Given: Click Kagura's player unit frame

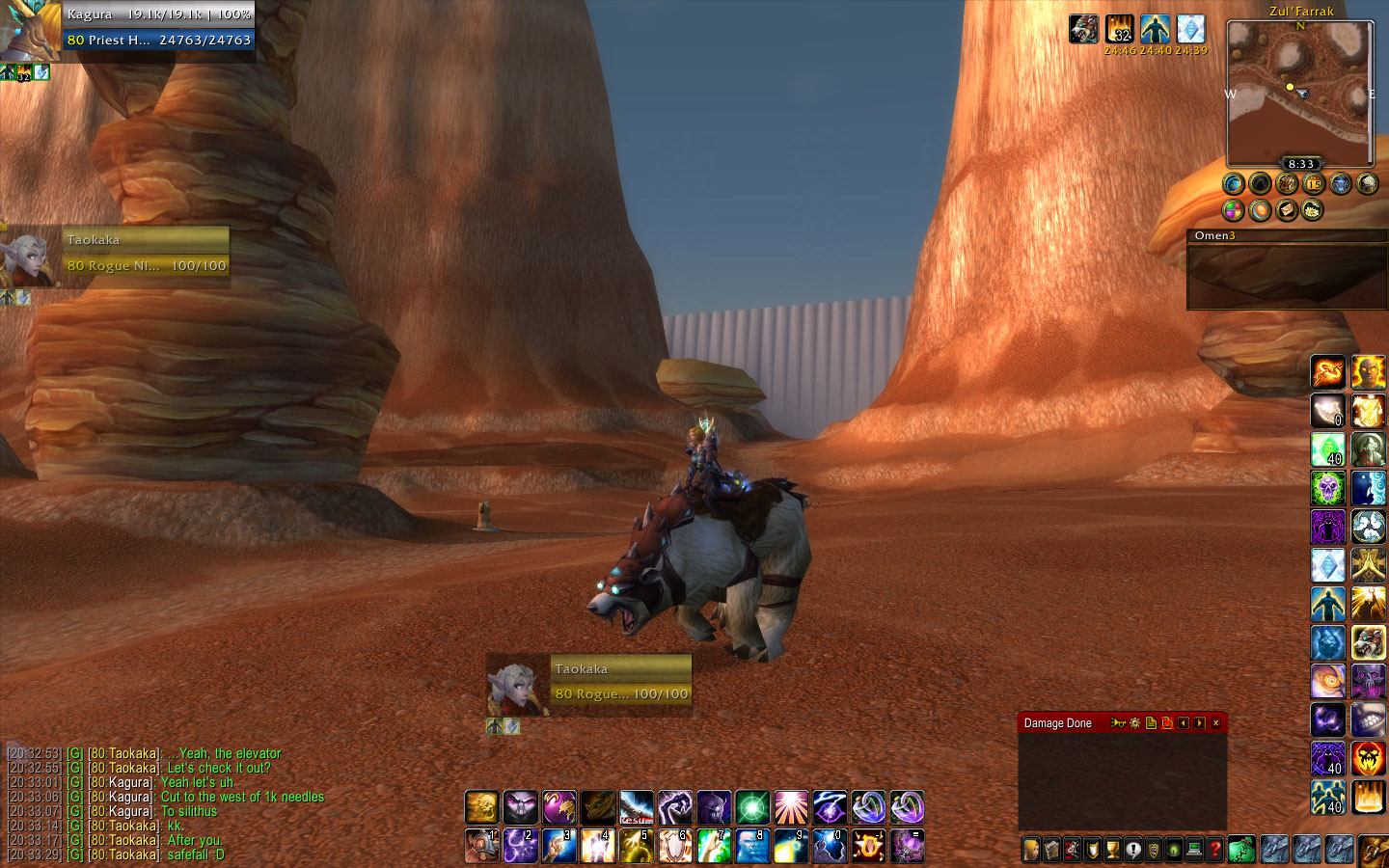Looking at the screenshot, I should click(x=159, y=27).
